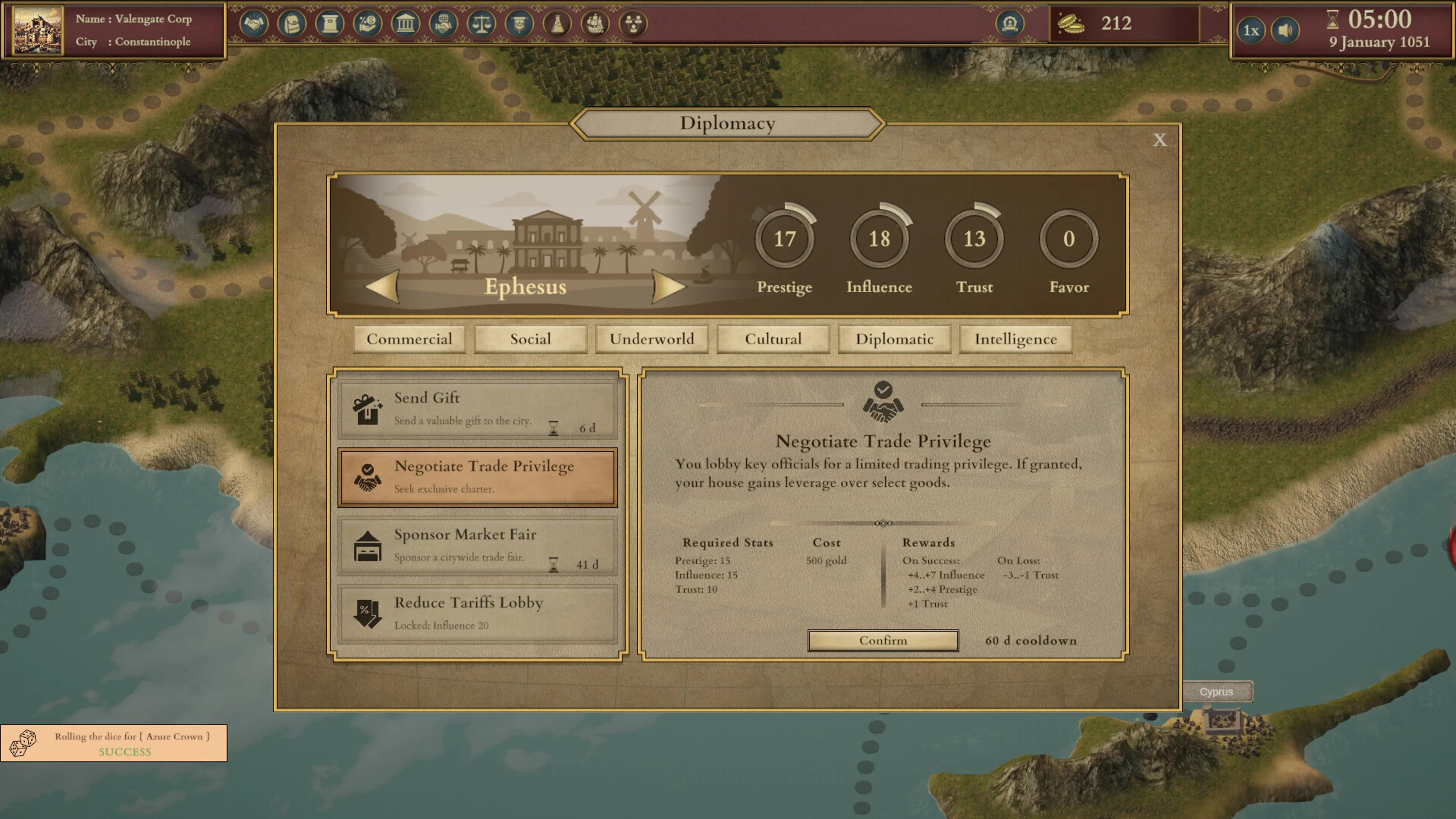This screenshot has height=819, width=1456.
Task: Confirm the Negotiate Trade Privilege action
Action: tap(883, 640)
